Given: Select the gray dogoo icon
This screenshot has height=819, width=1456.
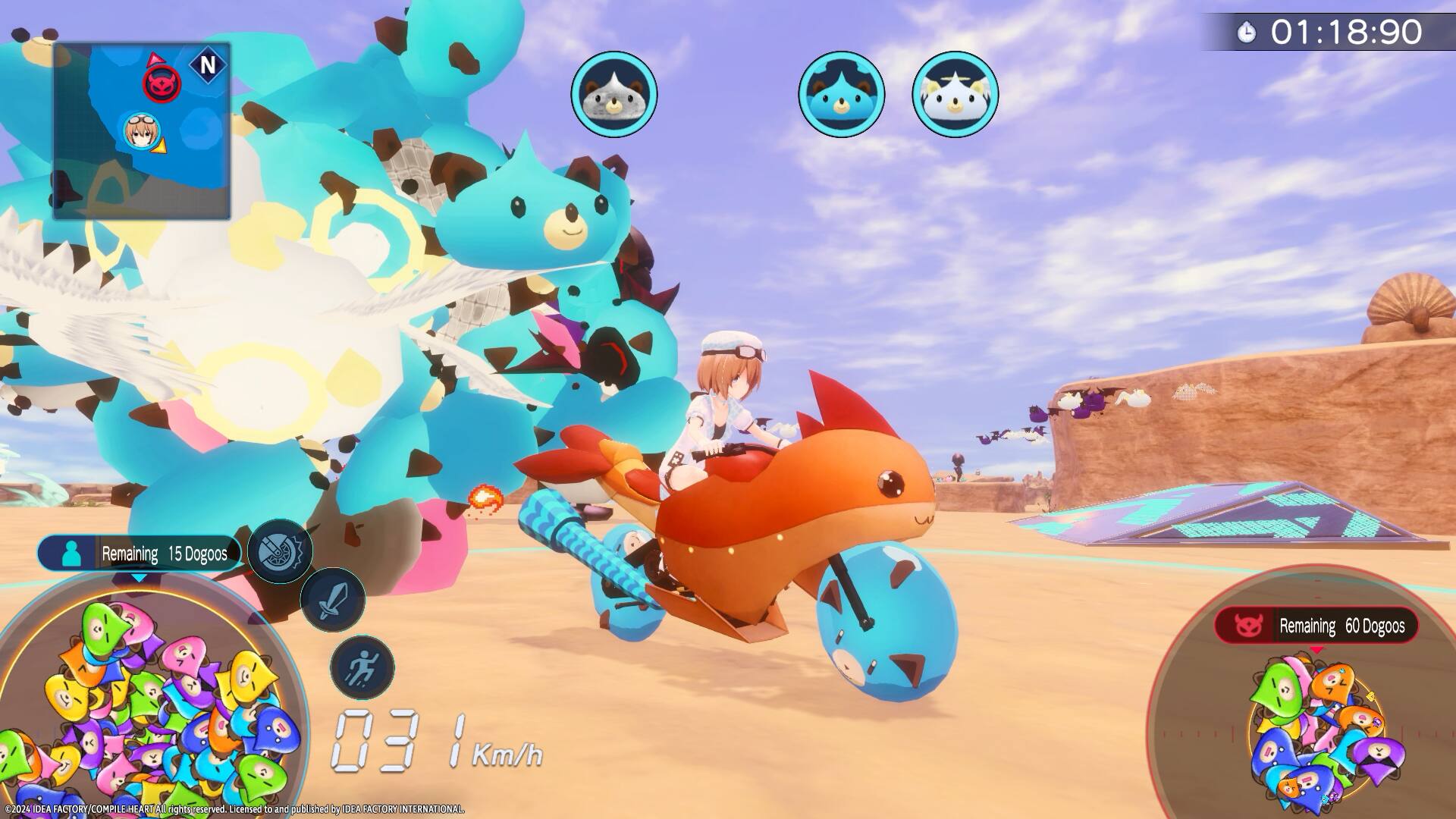Looking at the screenshot, I should 613,95.
